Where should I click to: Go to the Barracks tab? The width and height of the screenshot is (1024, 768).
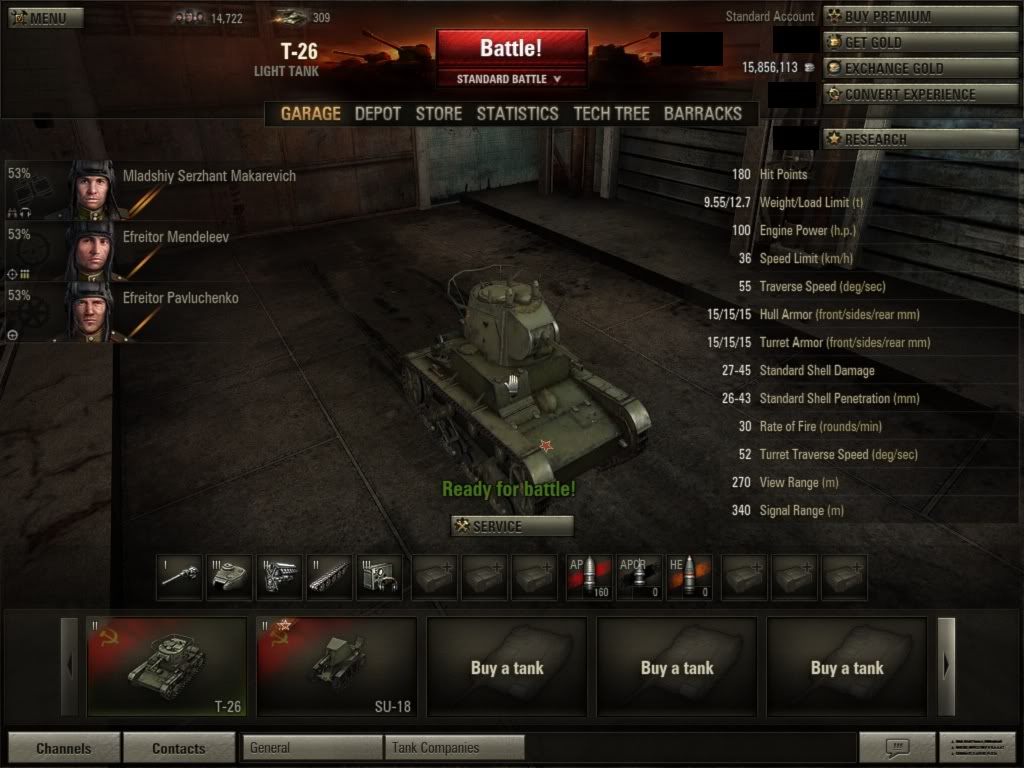point(703,114)
